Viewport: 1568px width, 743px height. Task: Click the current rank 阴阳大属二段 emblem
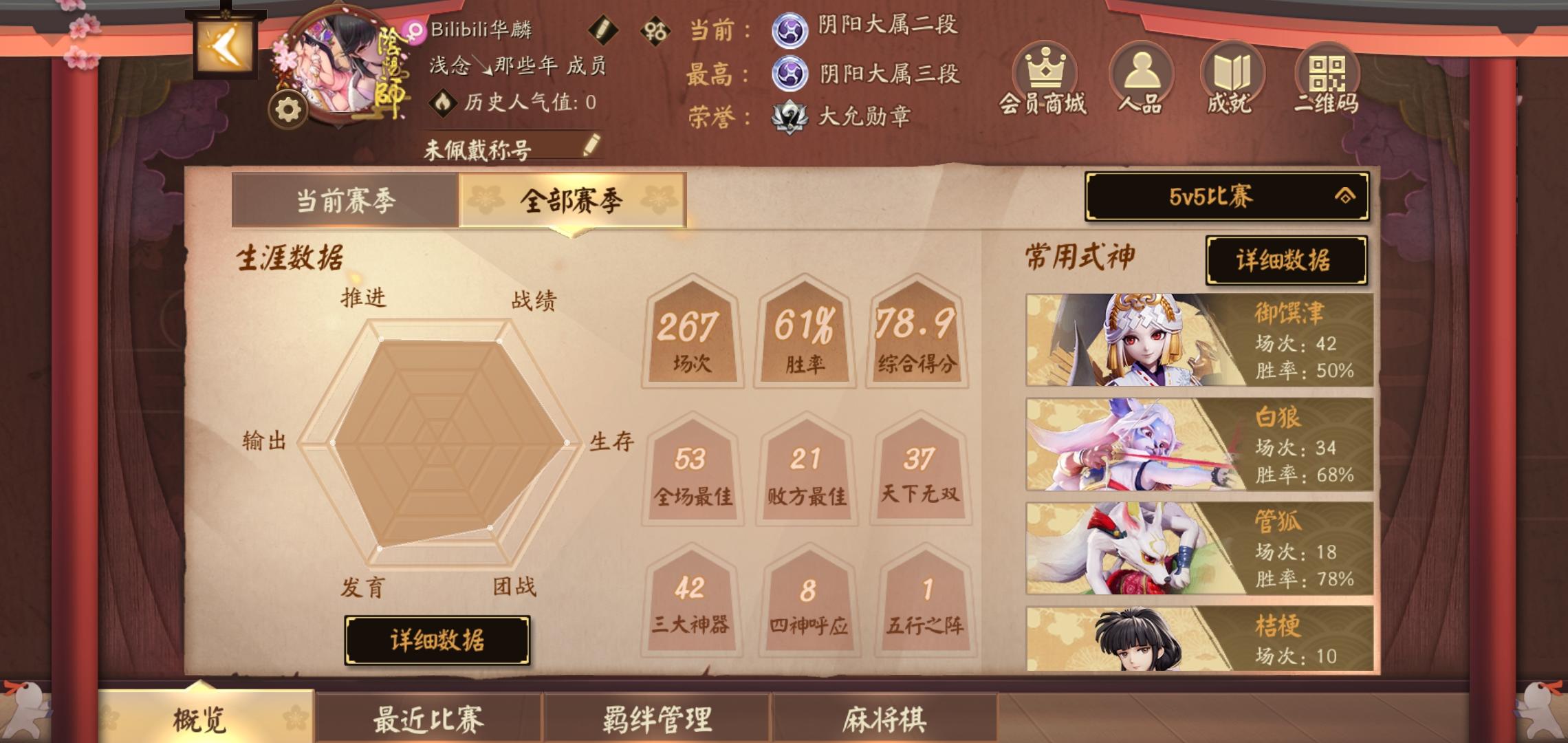click(x=791, y=31)
